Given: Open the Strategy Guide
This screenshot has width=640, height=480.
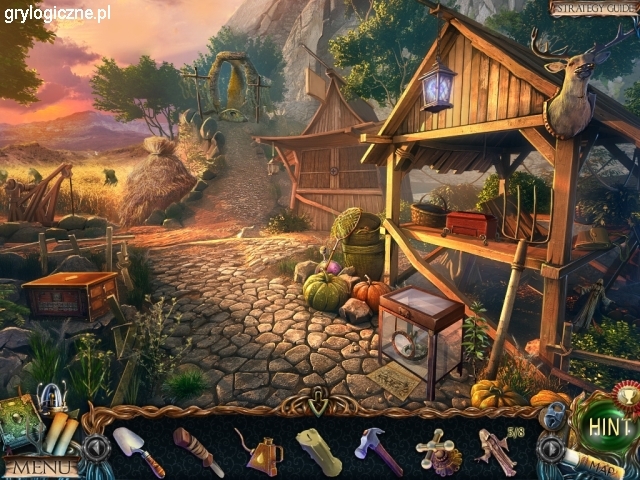Looking at the screenshot, I should pyautogui.click(x=592, y=8).
